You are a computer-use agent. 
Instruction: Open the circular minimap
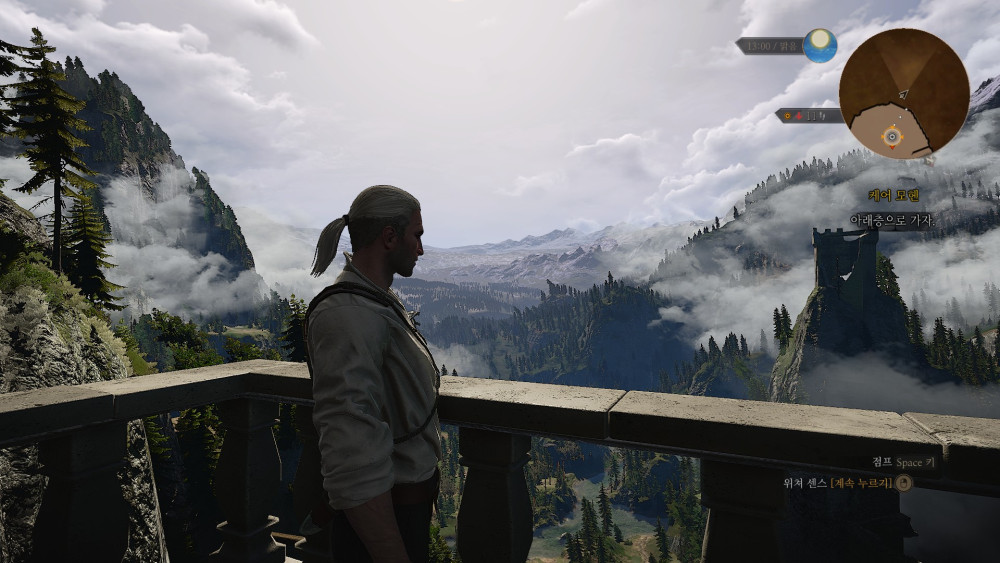(x=903, y=92)
